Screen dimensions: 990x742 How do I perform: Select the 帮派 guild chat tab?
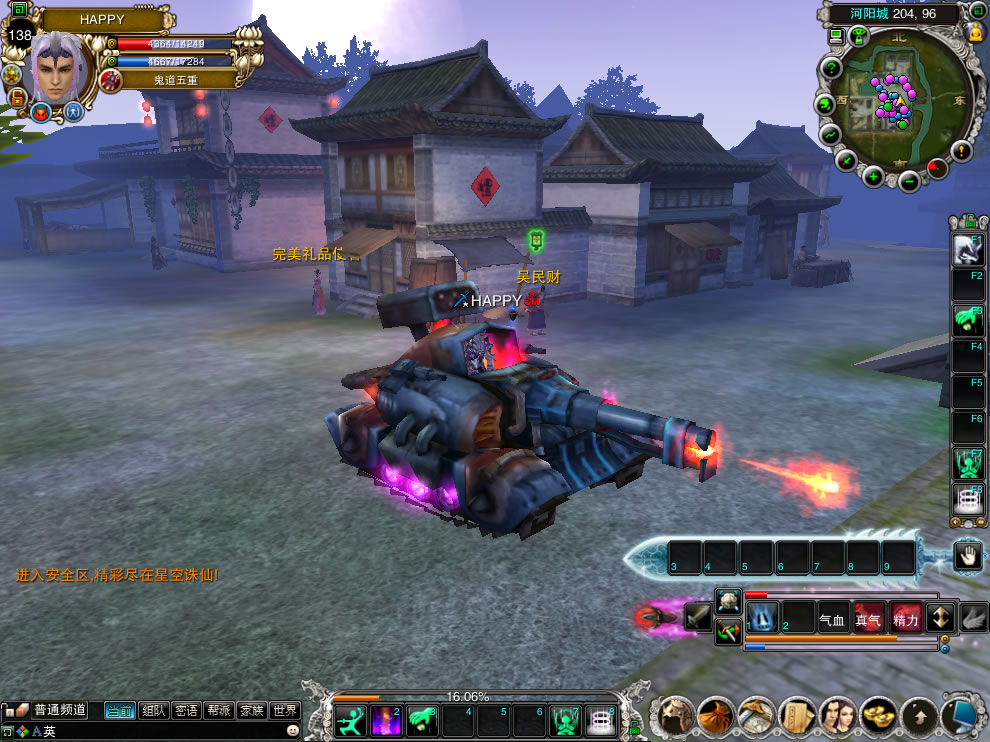click(219, 710)
